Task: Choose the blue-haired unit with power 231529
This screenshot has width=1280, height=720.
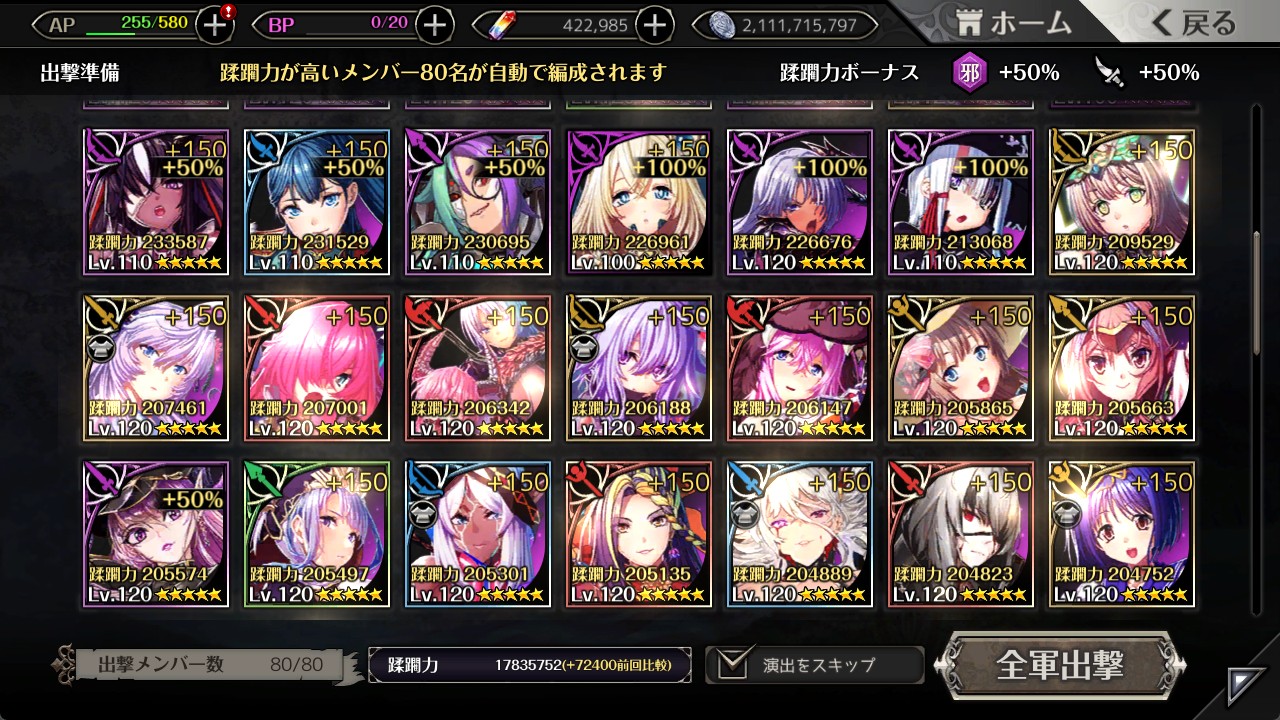Action: (x=318, y=202)
